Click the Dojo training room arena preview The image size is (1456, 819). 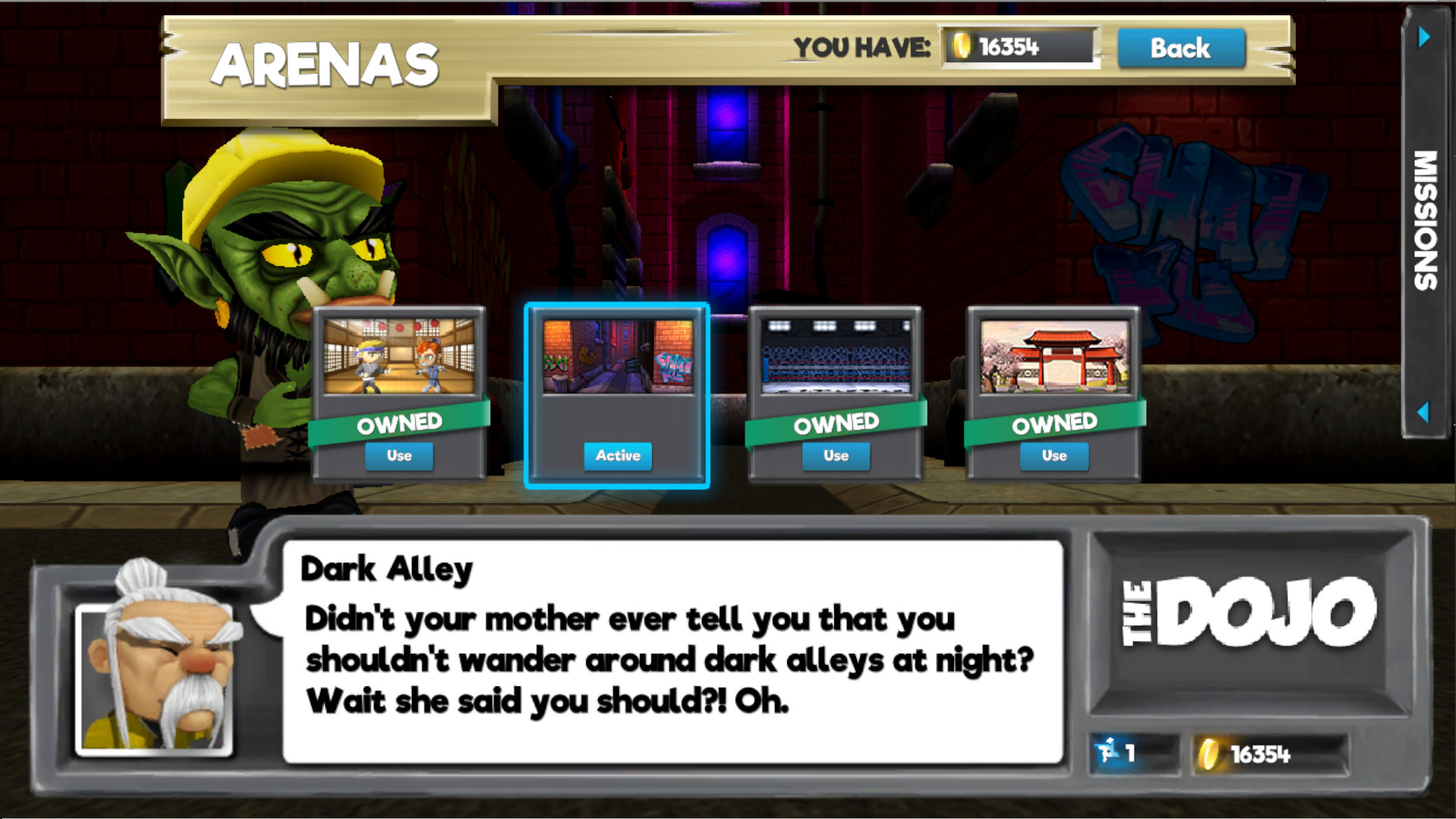point(400,355)
